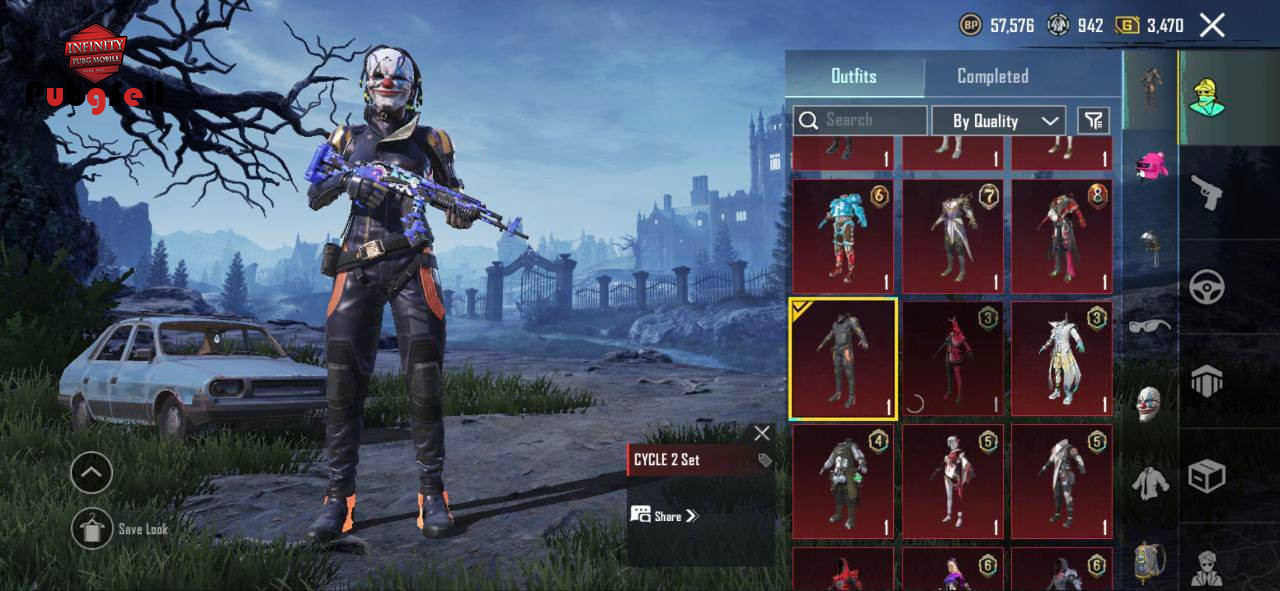The height and width of the screenshot is (591, 1280).
Task: Dismiss the CYCLE 2 Set info panel
Action: (x=762, y=433)
